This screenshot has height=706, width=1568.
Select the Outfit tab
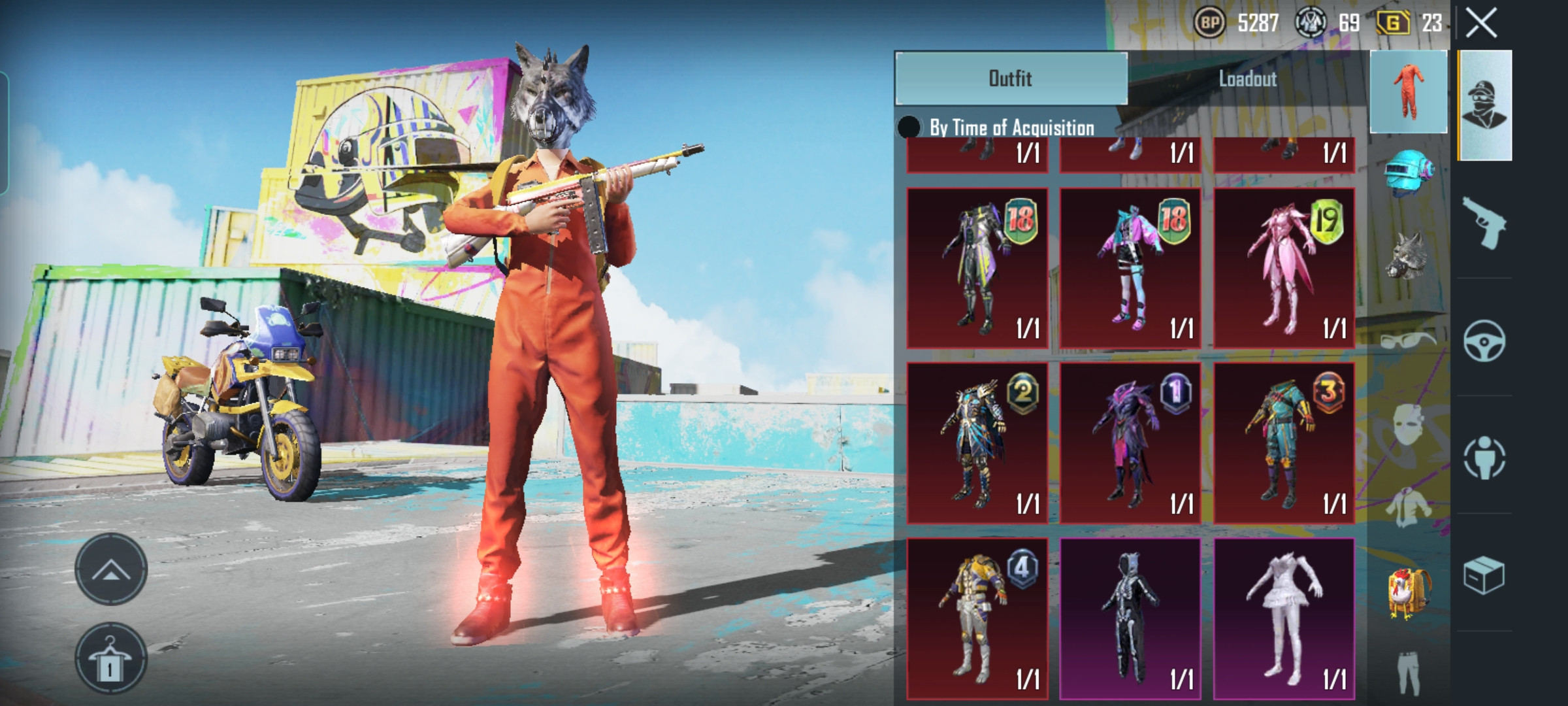coord(1011,79)
